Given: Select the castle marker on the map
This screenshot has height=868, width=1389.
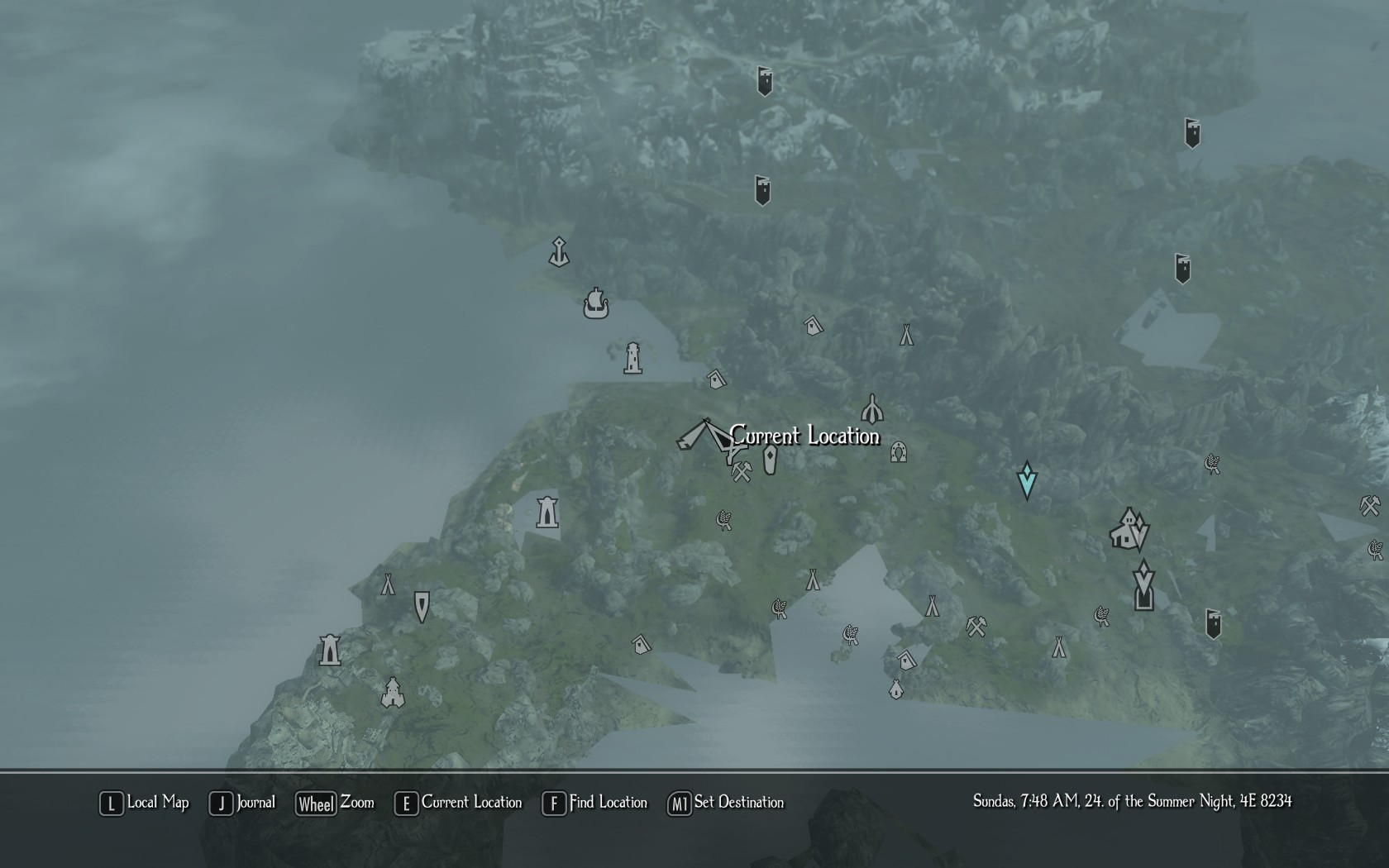Looking at the screenshot, I should [393, 693].
